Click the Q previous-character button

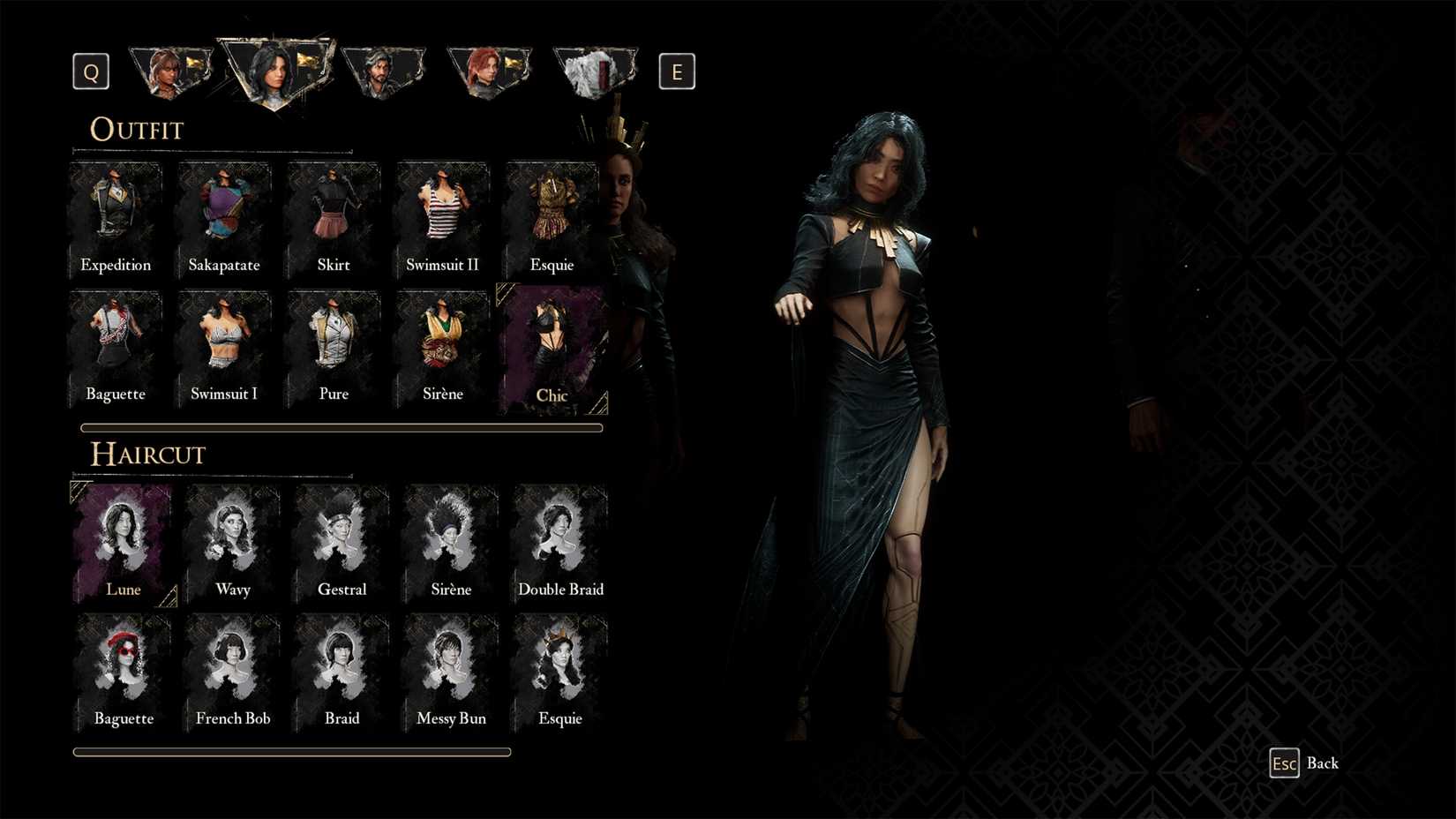click(x=90, y=71)
